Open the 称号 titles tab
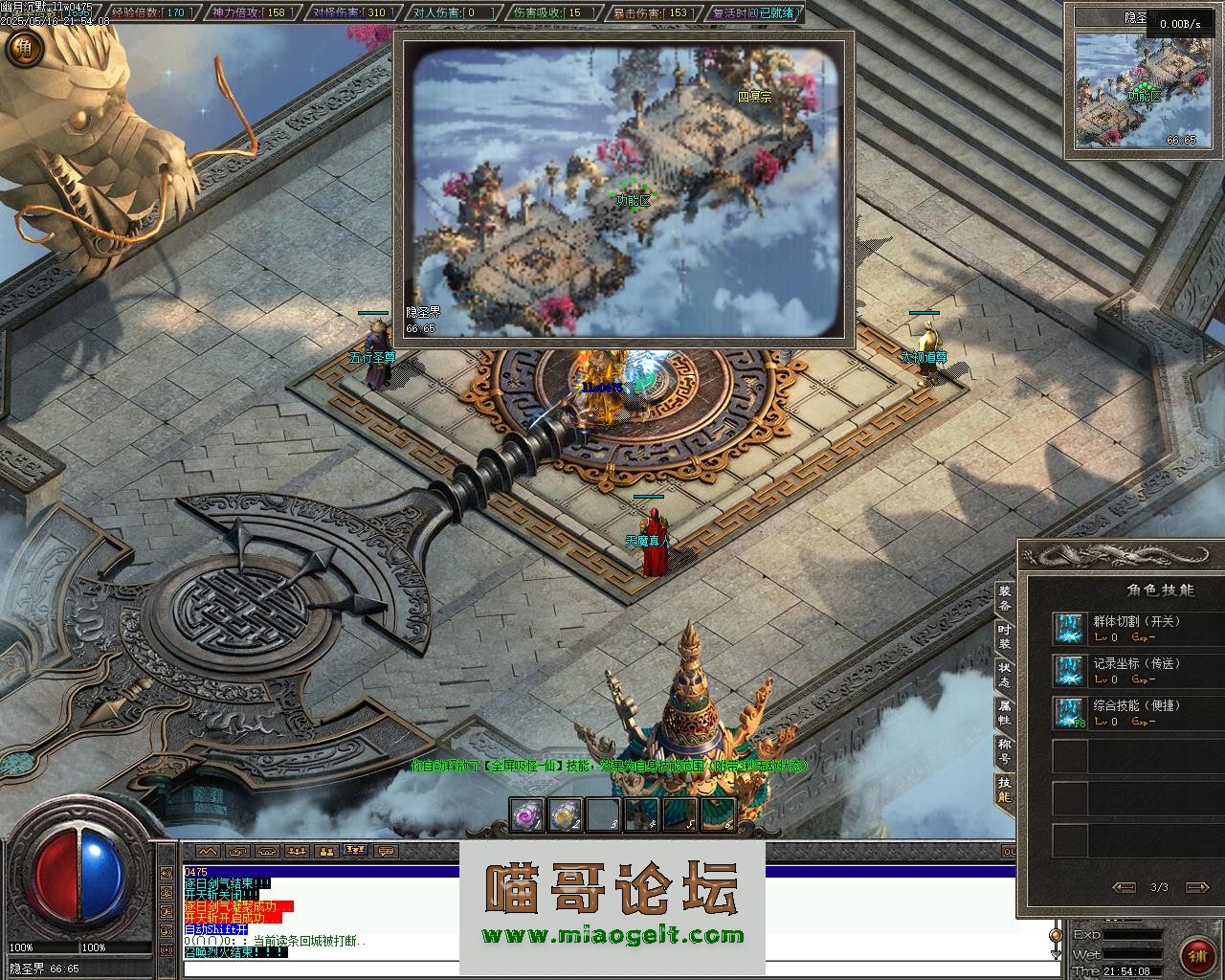1225x980 pixels. tap(1004, 751)
